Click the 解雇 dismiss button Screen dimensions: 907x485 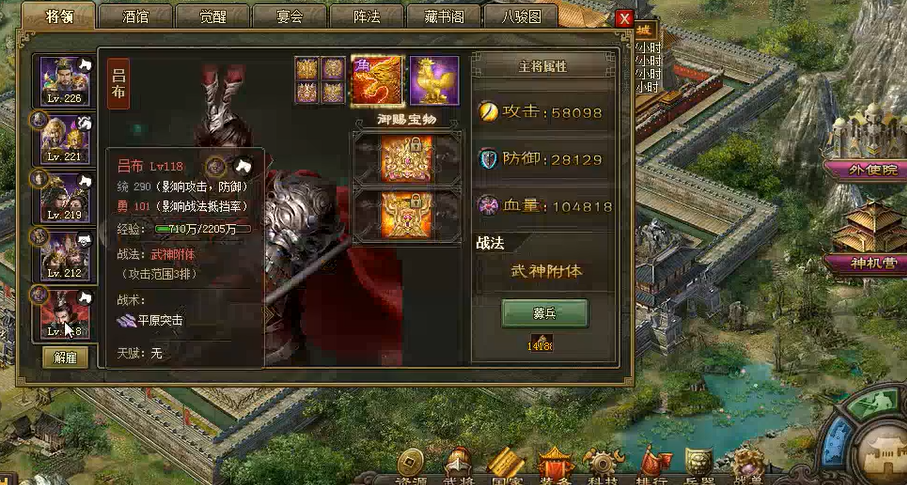65,357
